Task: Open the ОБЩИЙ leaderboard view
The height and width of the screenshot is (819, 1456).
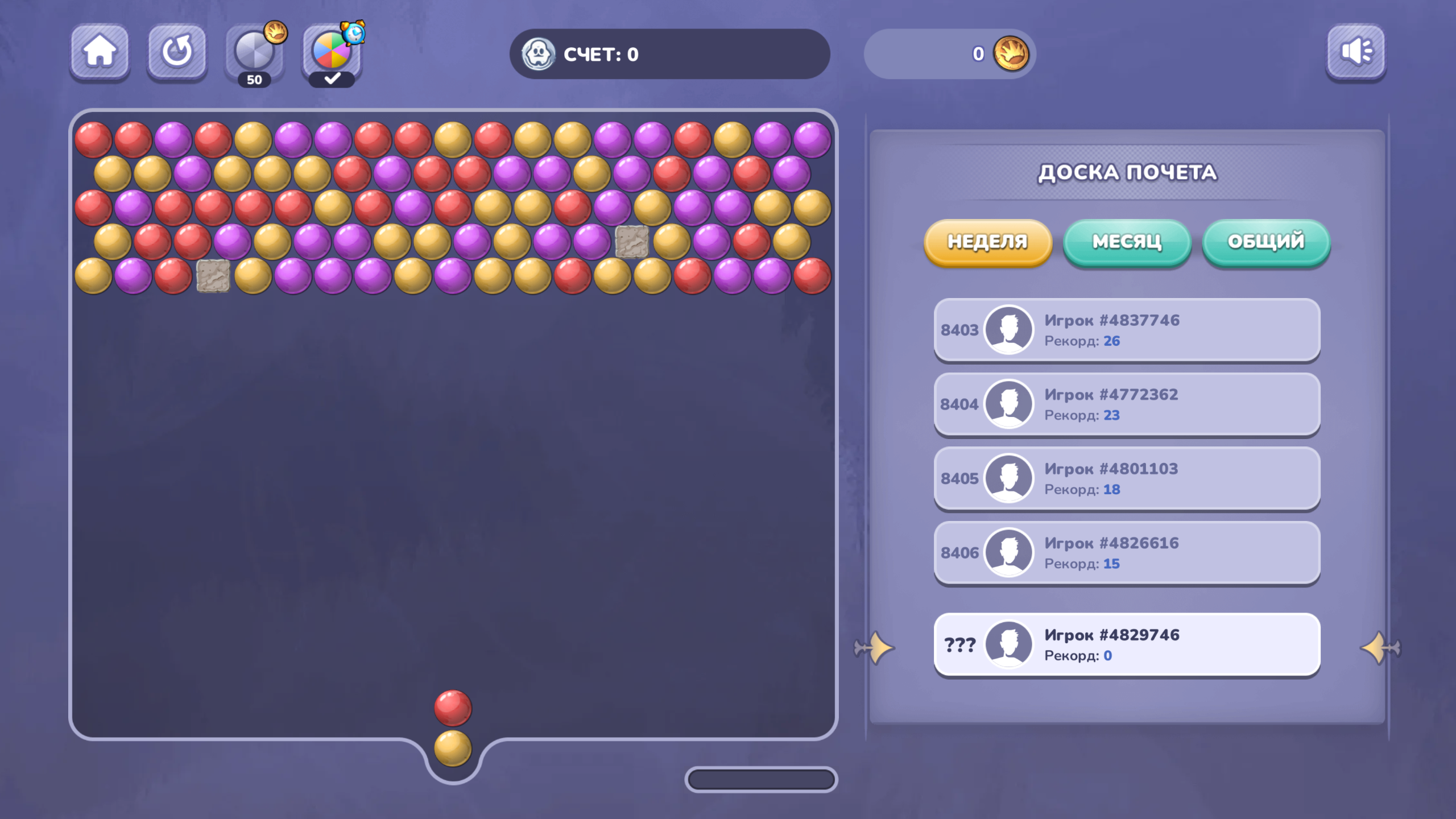Action: click(x=1265, y=242)
